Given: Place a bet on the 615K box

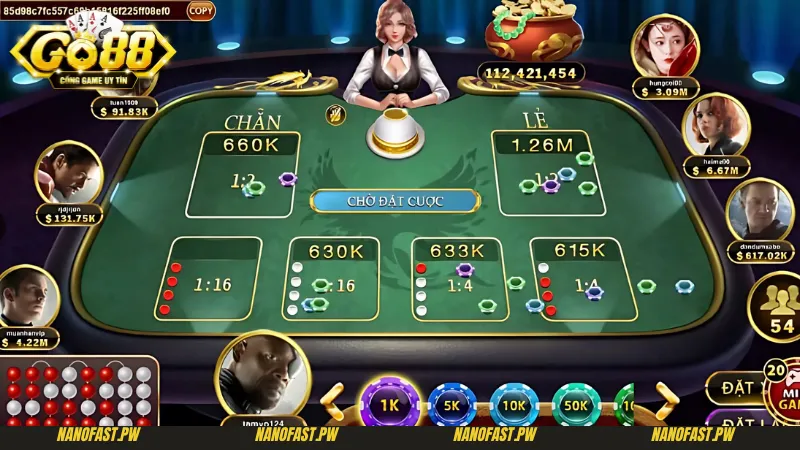Looking at the screenshot, I should pos(580,279).
